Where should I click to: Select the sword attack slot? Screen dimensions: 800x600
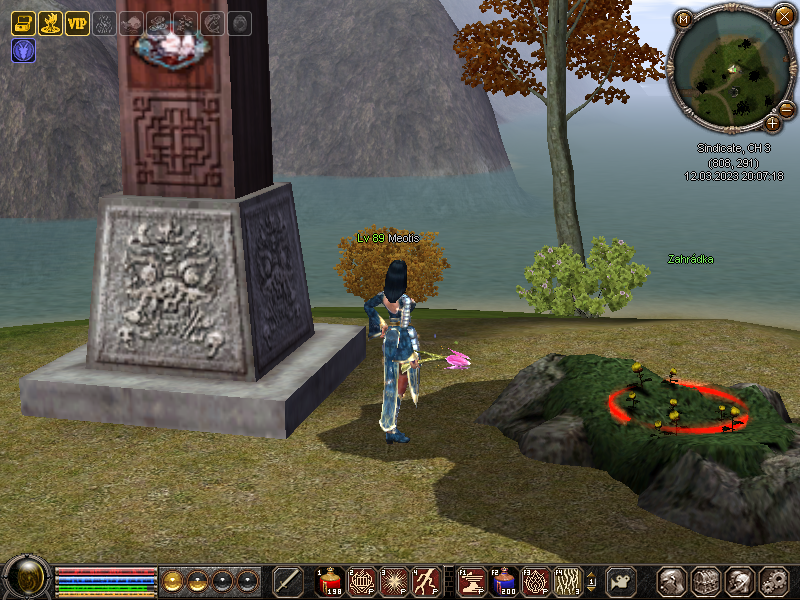pyautogui.click(x=288, y=581)
